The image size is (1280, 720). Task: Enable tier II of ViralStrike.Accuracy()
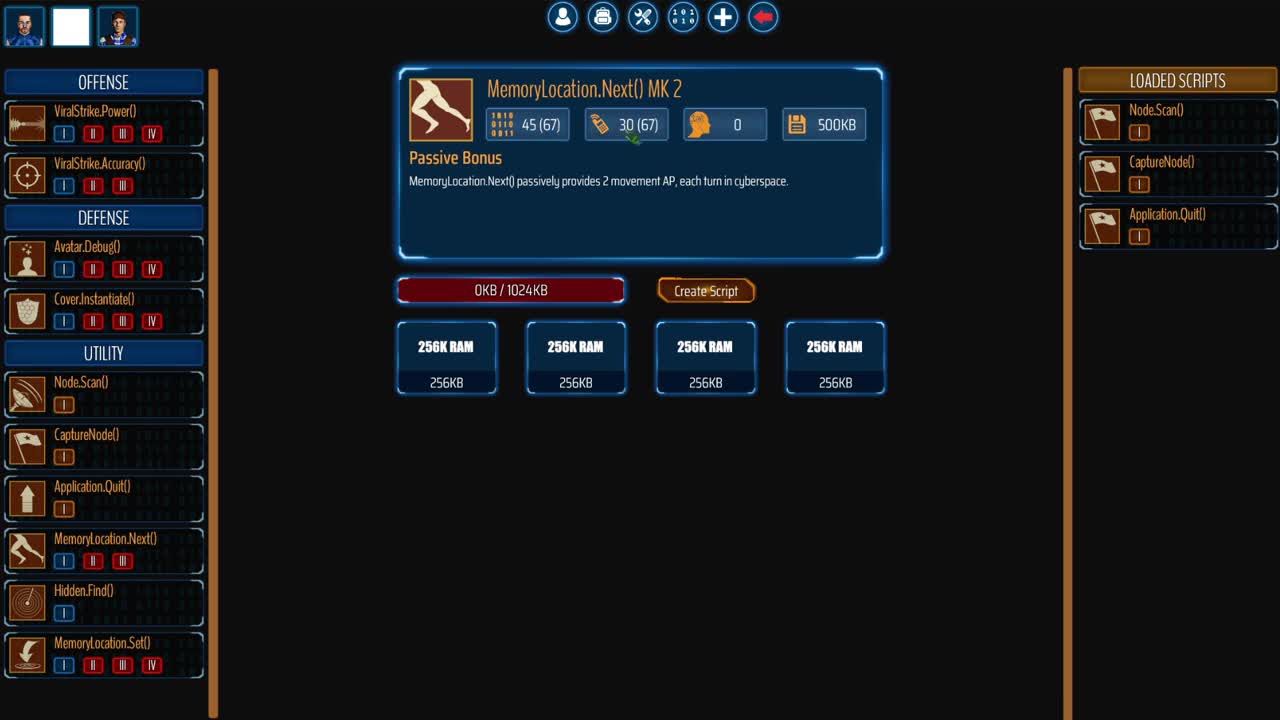pyautogui.click(x=92, y=185)
